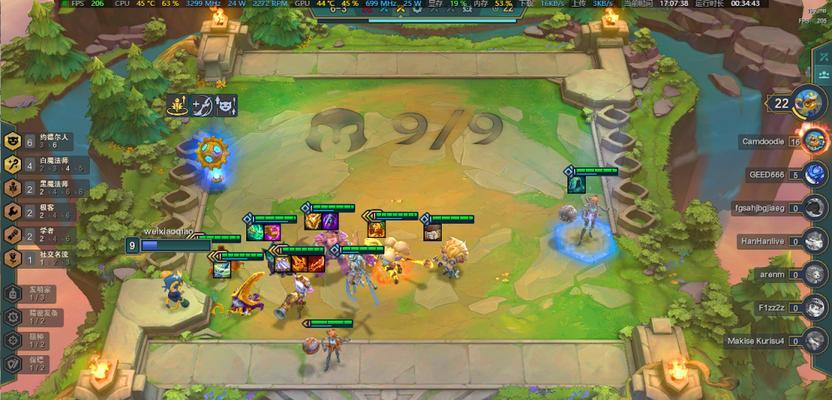This screenshot has width=832, height=400.
Task: Select player fgsahjbgjaeg in the scoreboard
Action: coord(814,208)
